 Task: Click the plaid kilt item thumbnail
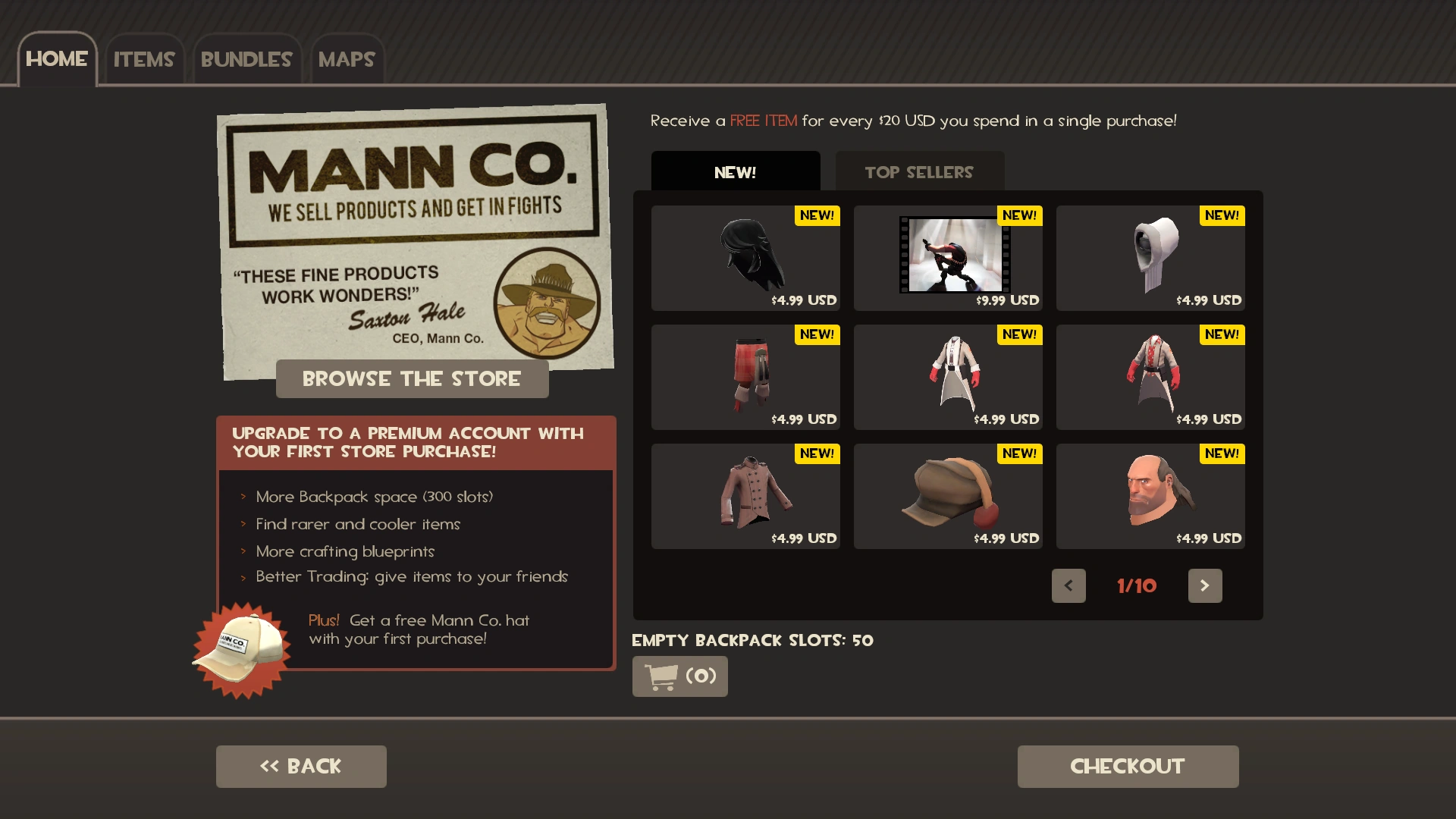click(745, 375)
